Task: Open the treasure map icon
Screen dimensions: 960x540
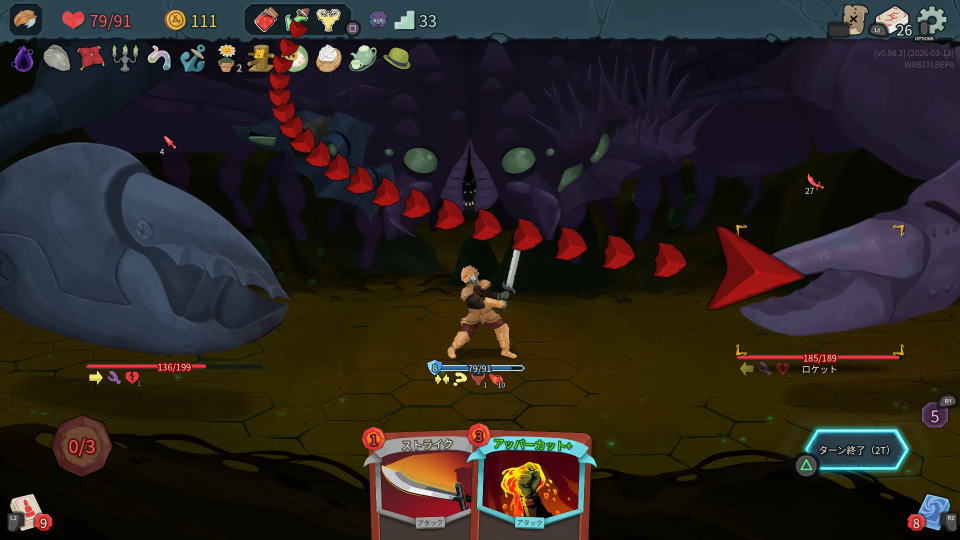Action: pos(853,20)
